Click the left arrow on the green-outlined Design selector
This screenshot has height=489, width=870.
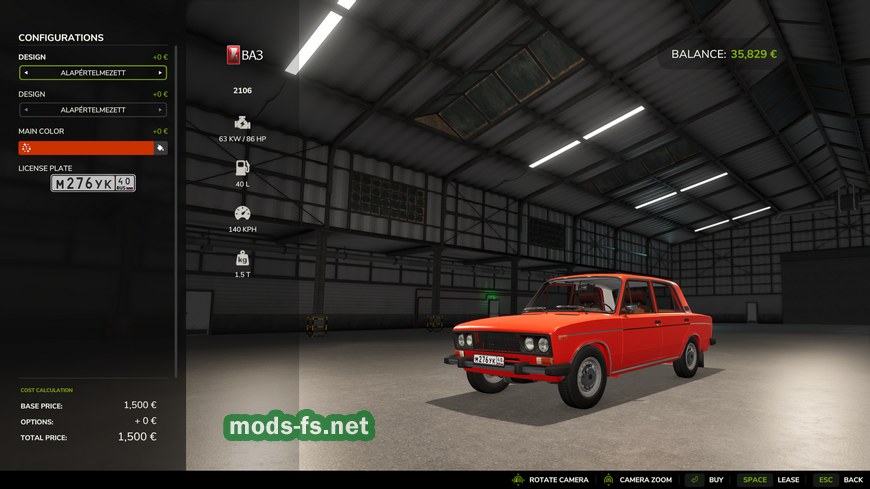pos(26,73)
